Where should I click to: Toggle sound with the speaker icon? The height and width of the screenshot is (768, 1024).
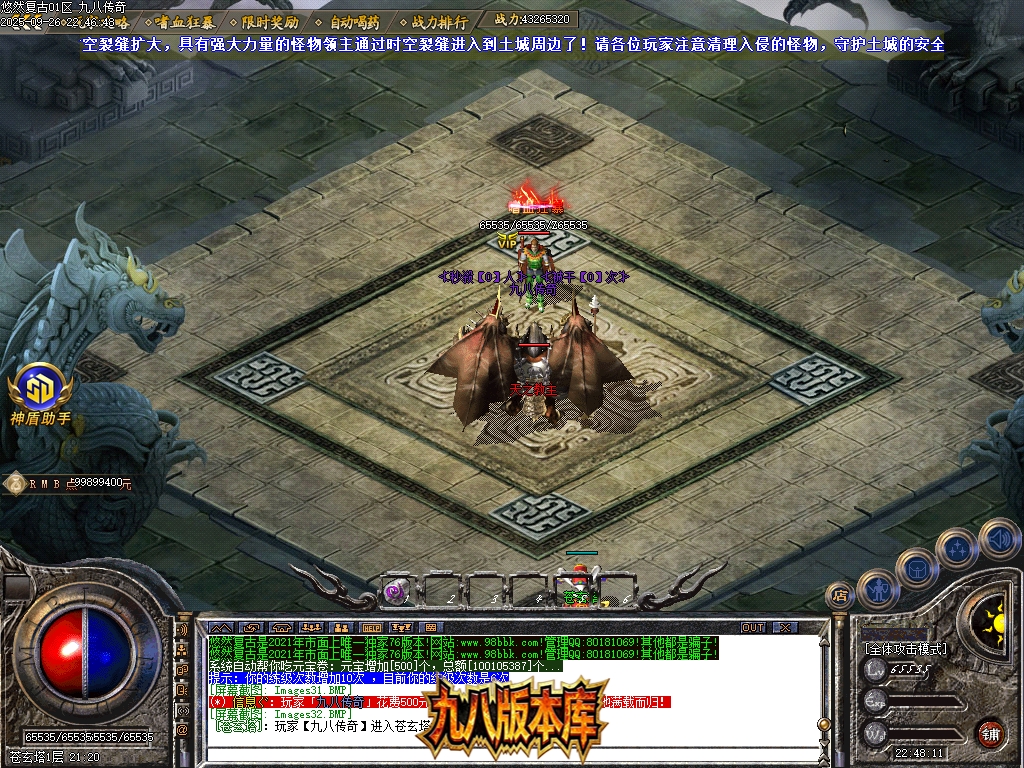(998, 538)
